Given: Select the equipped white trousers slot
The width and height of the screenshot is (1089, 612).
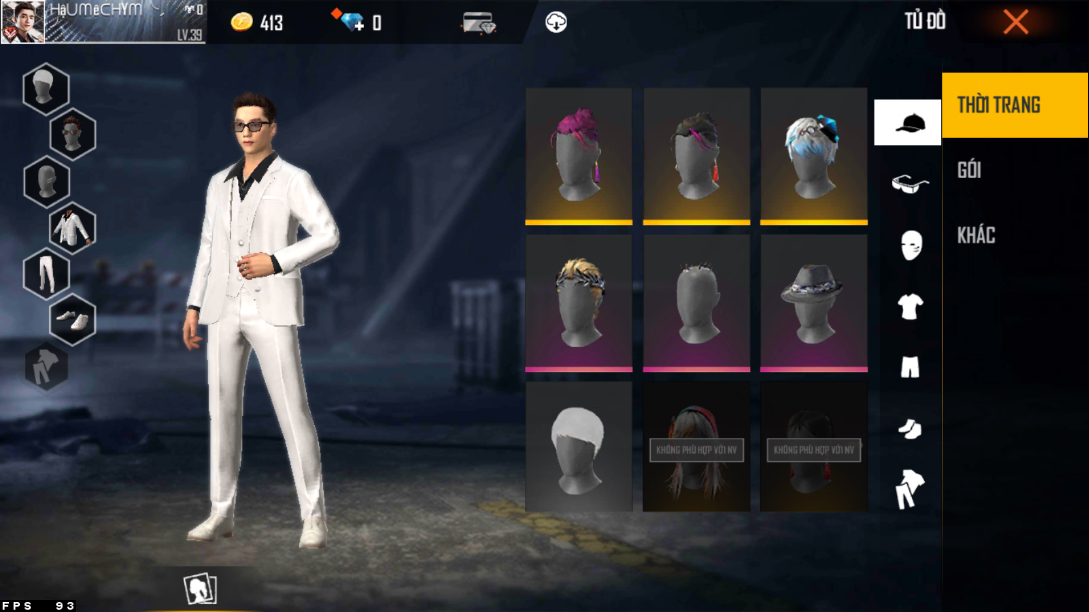Looking at the screenshot, I should point(46,273).
